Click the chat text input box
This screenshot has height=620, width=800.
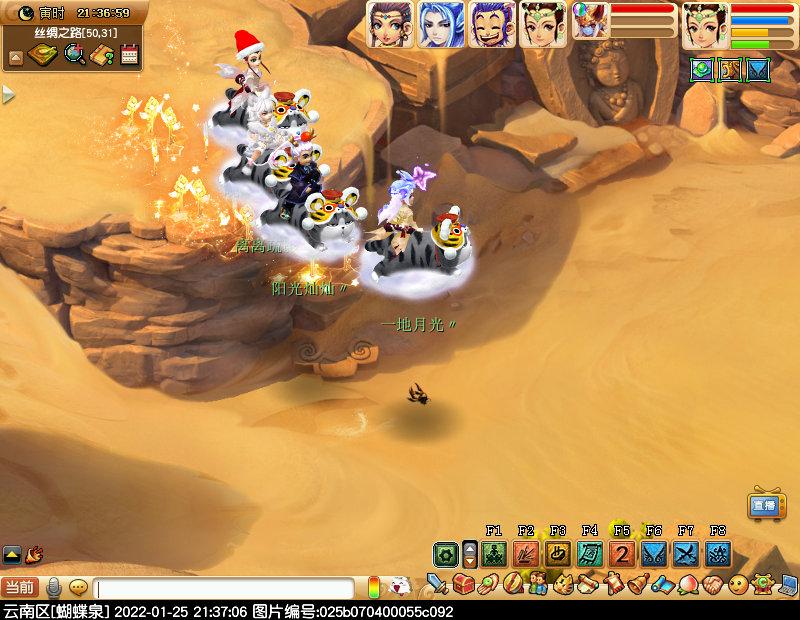(x=225, y=589)
